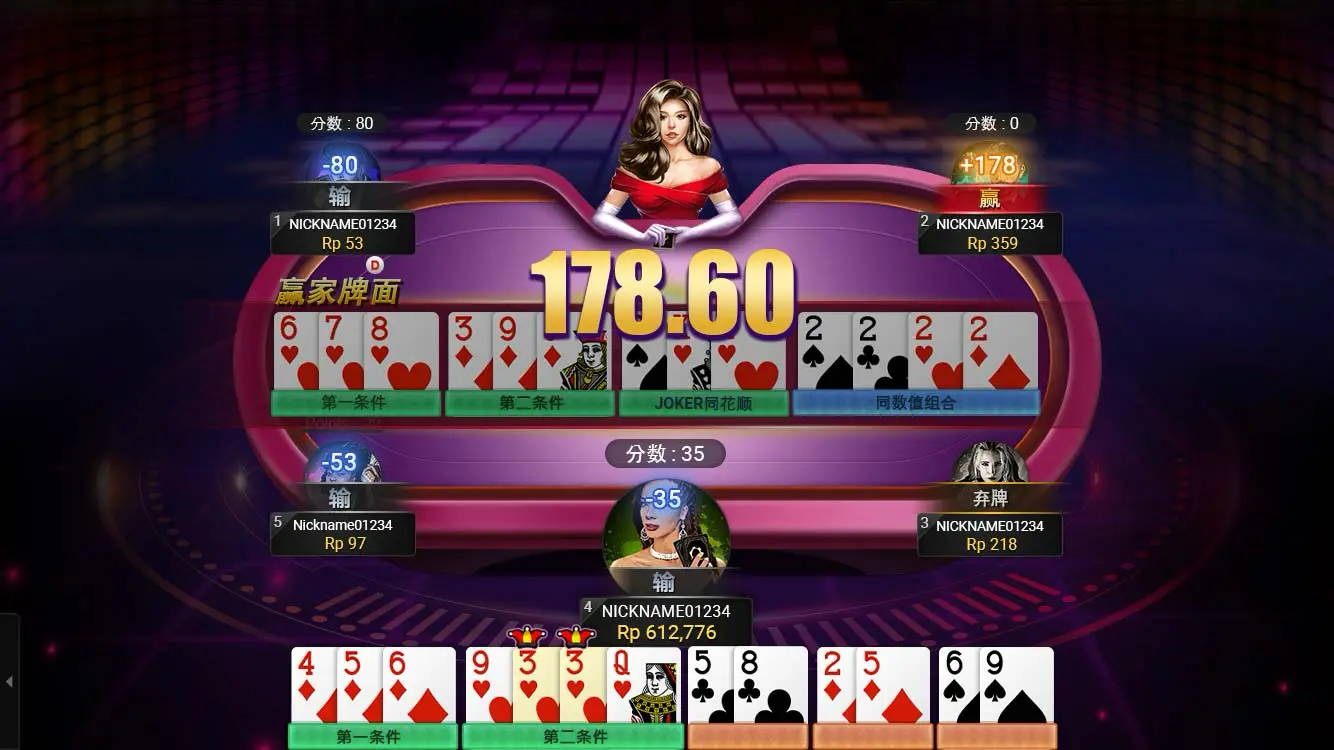Choose the 9 of hearts card
The image size is (1334, 750).
pyautogui.click(x=488, y=685)
